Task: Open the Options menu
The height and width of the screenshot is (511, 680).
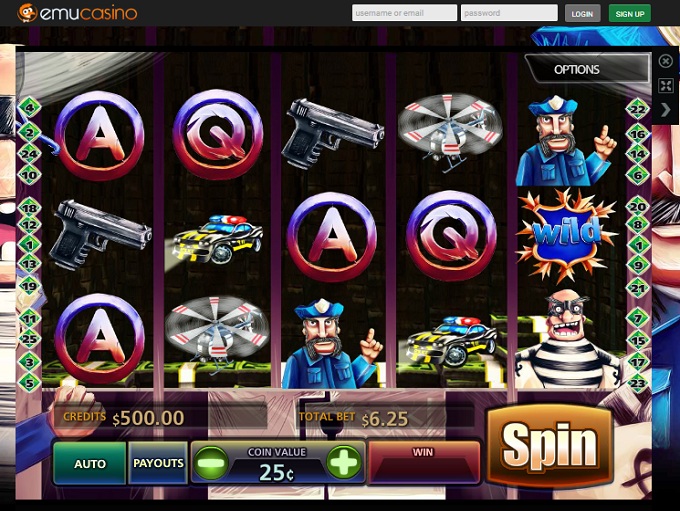Action: (577, 69)
